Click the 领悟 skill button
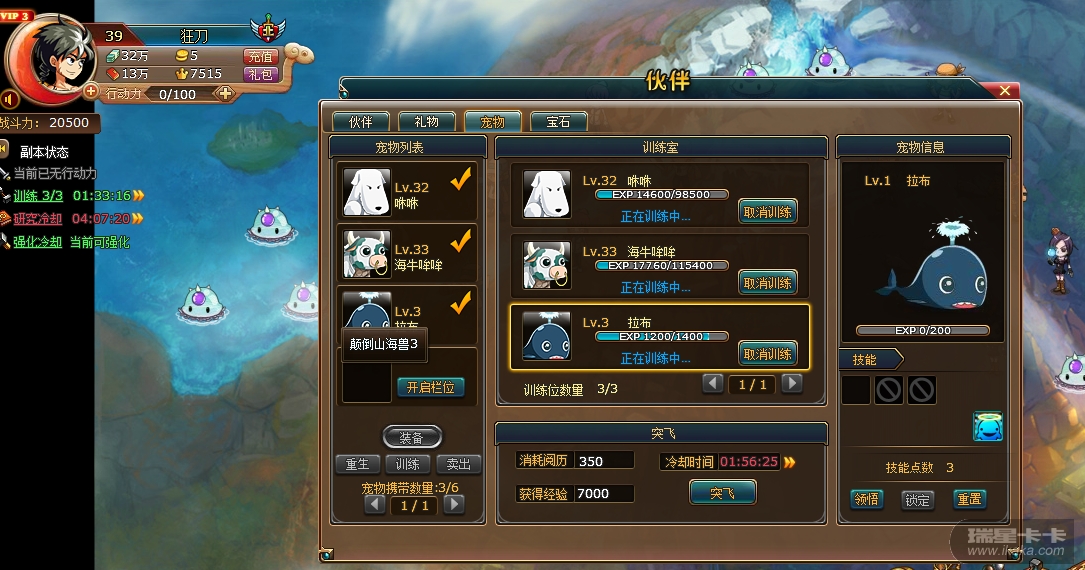The image size is (1085, 570). click(x=866, y=499)
